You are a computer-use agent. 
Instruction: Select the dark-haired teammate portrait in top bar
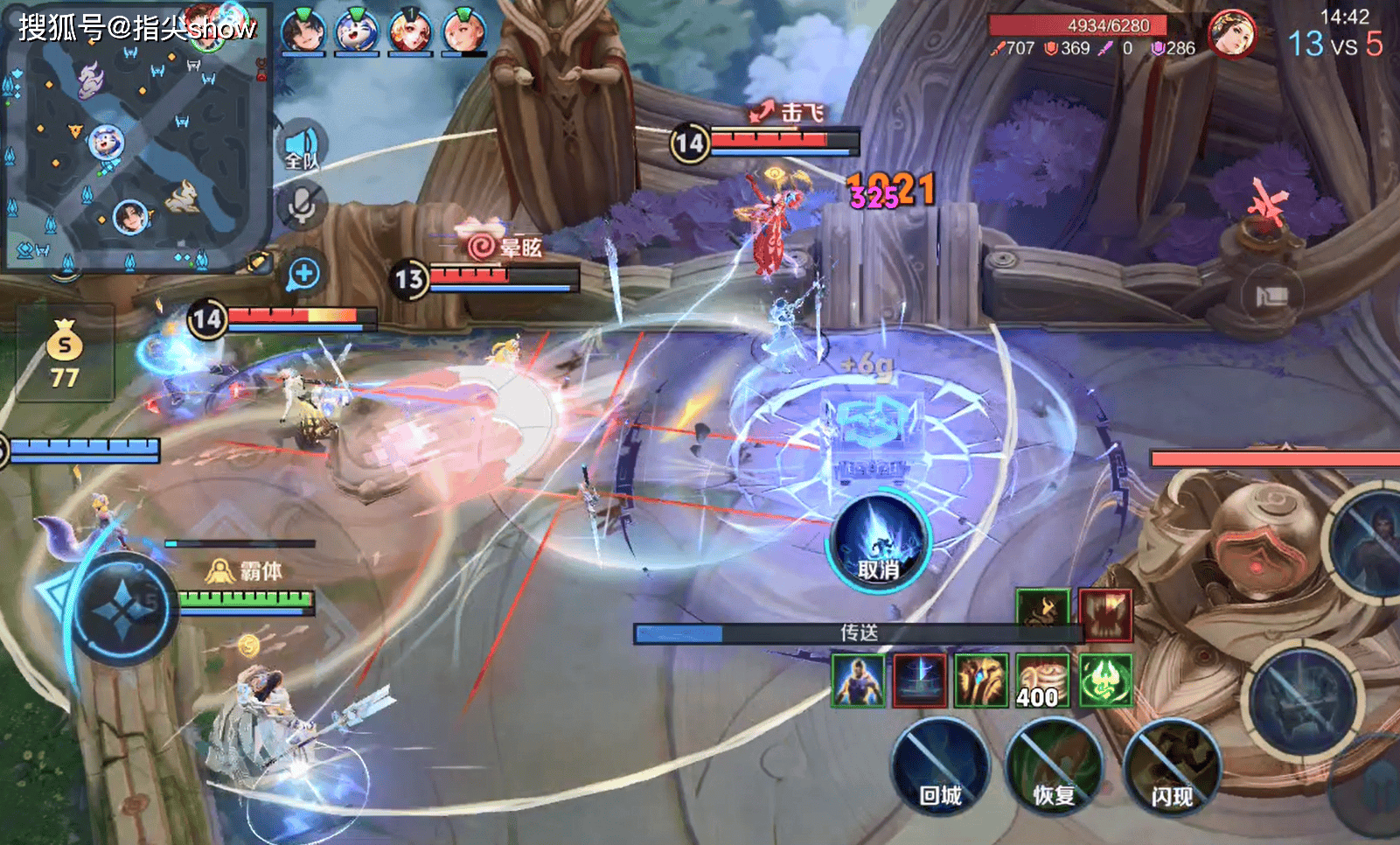point(303,31)
